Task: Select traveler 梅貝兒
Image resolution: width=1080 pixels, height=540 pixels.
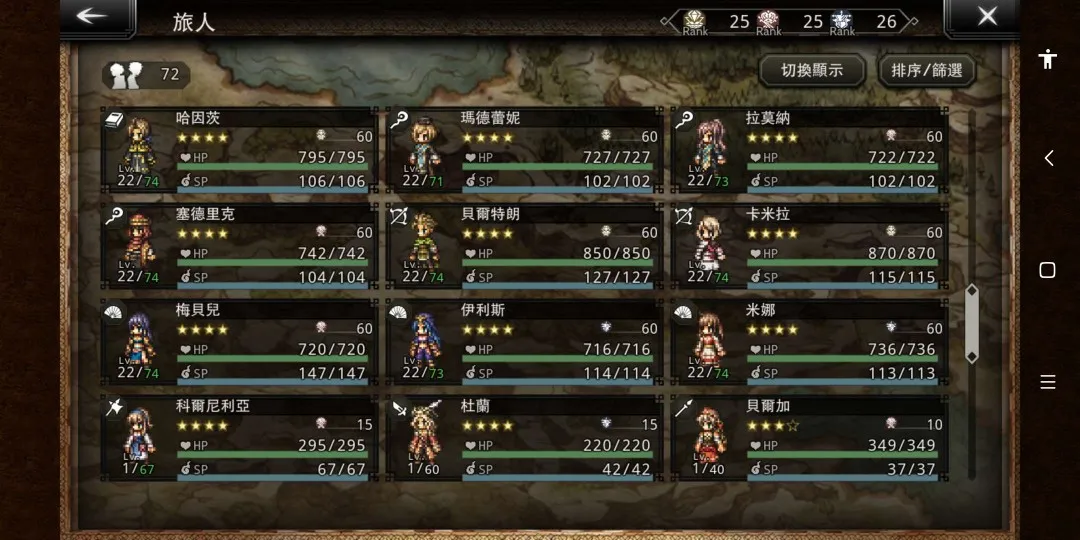Action: pyautogui.click(x=240, y=342)
